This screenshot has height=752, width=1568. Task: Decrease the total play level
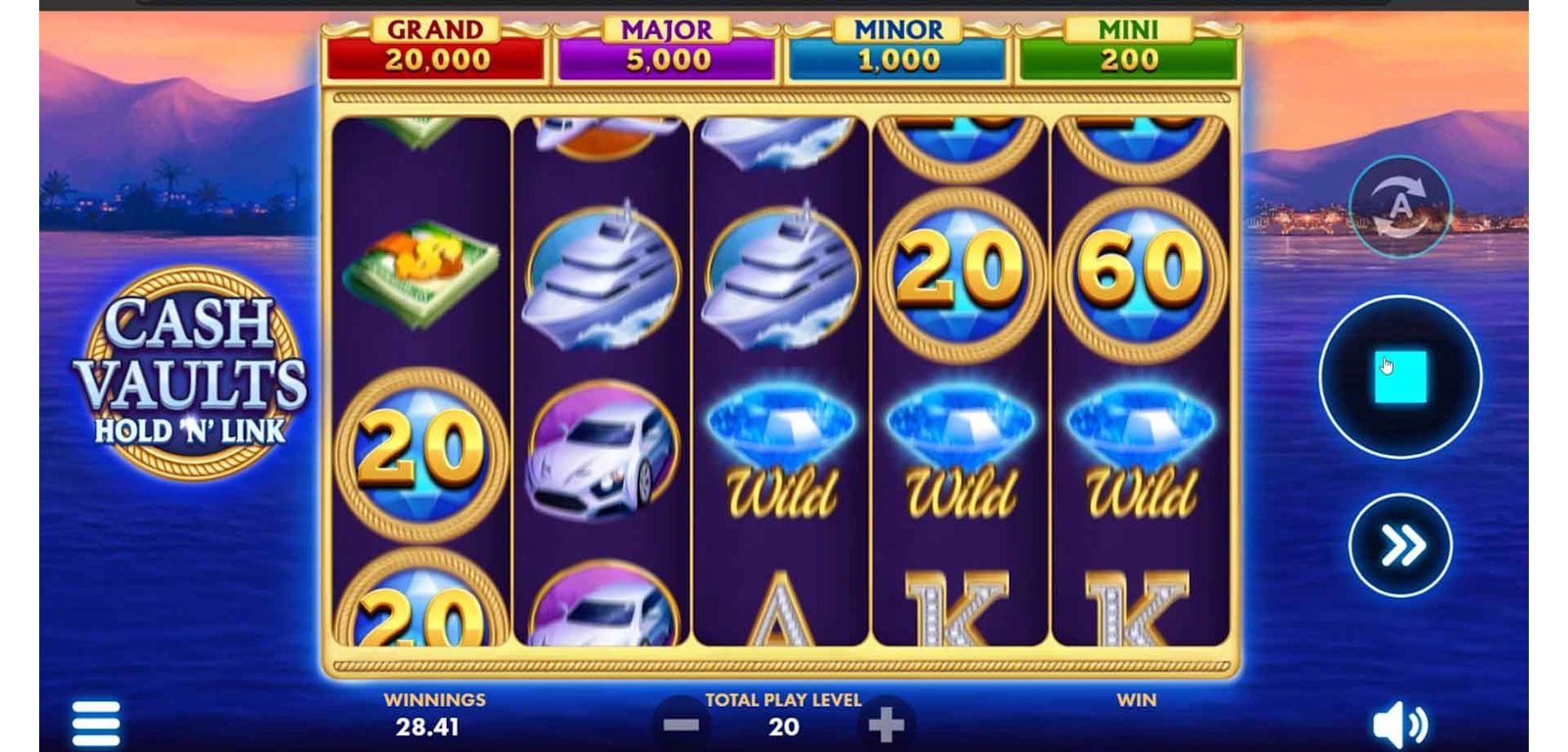680,726
